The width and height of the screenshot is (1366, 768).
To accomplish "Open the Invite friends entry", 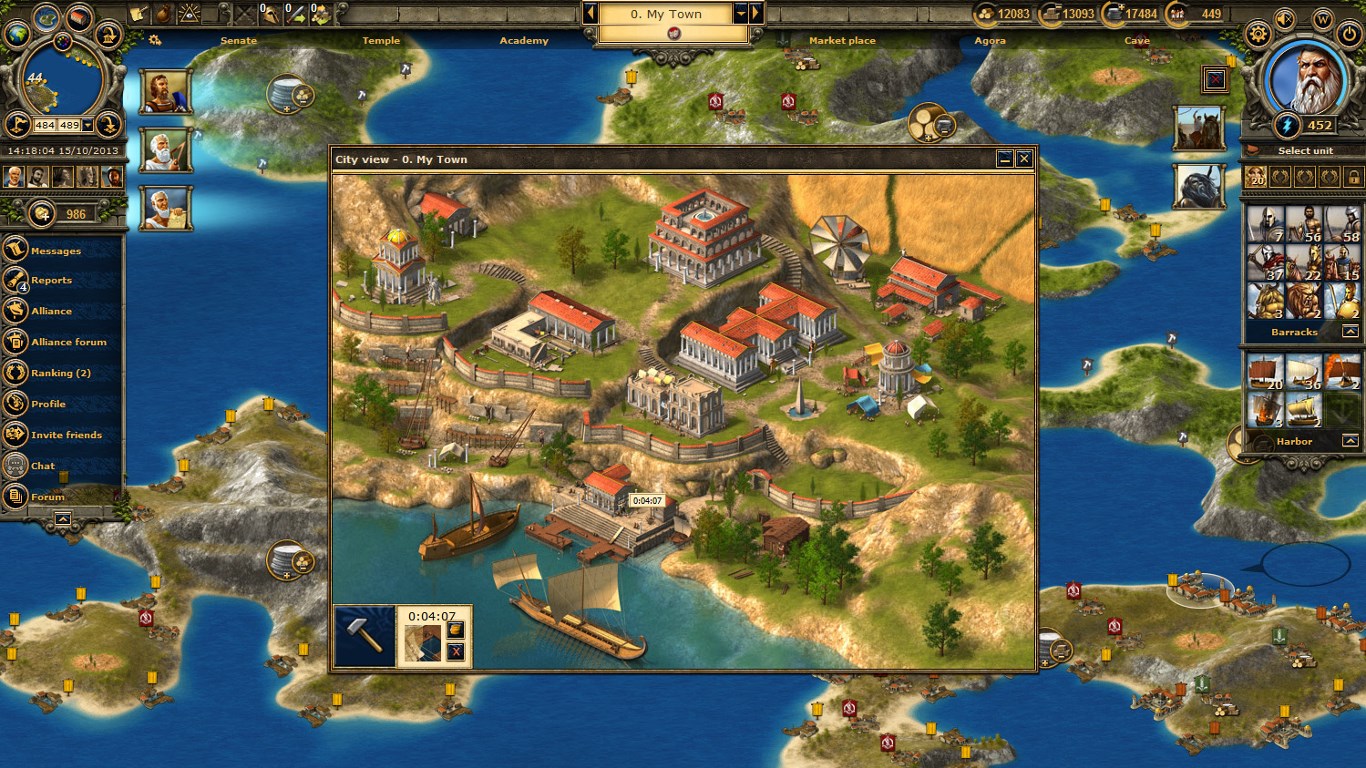I will click(x=66, y=435).
